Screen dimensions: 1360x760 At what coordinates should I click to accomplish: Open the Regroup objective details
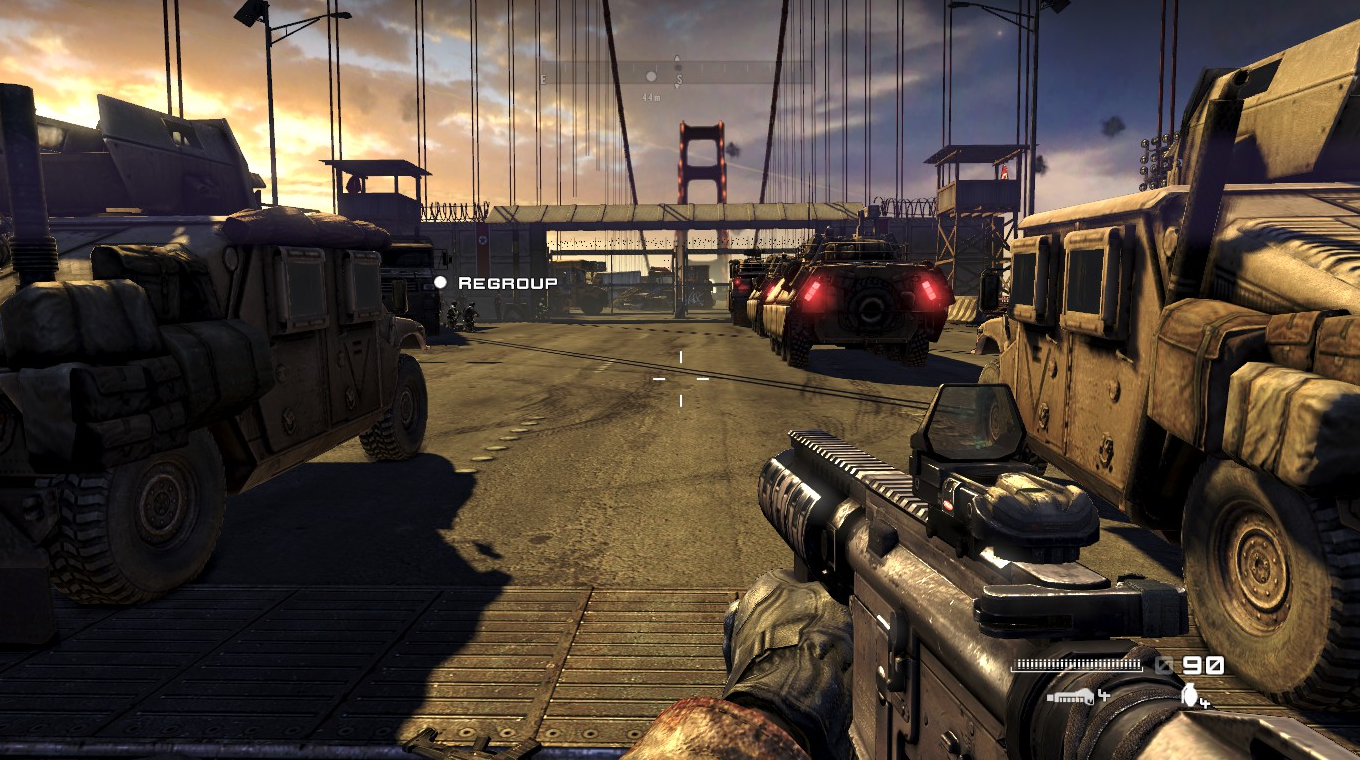(x=505, y=283)
